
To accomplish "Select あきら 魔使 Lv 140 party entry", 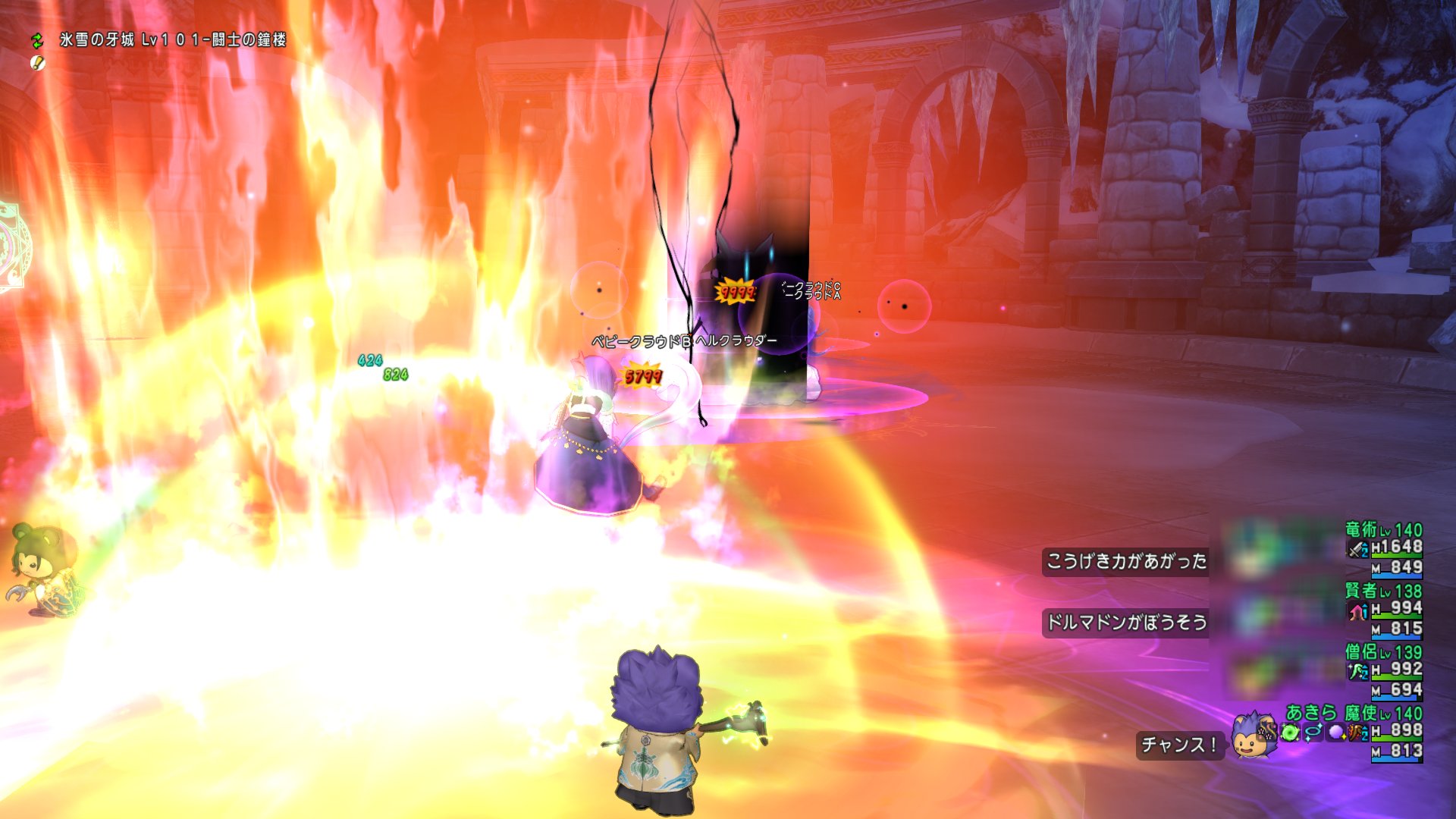I will point(1354,713).
